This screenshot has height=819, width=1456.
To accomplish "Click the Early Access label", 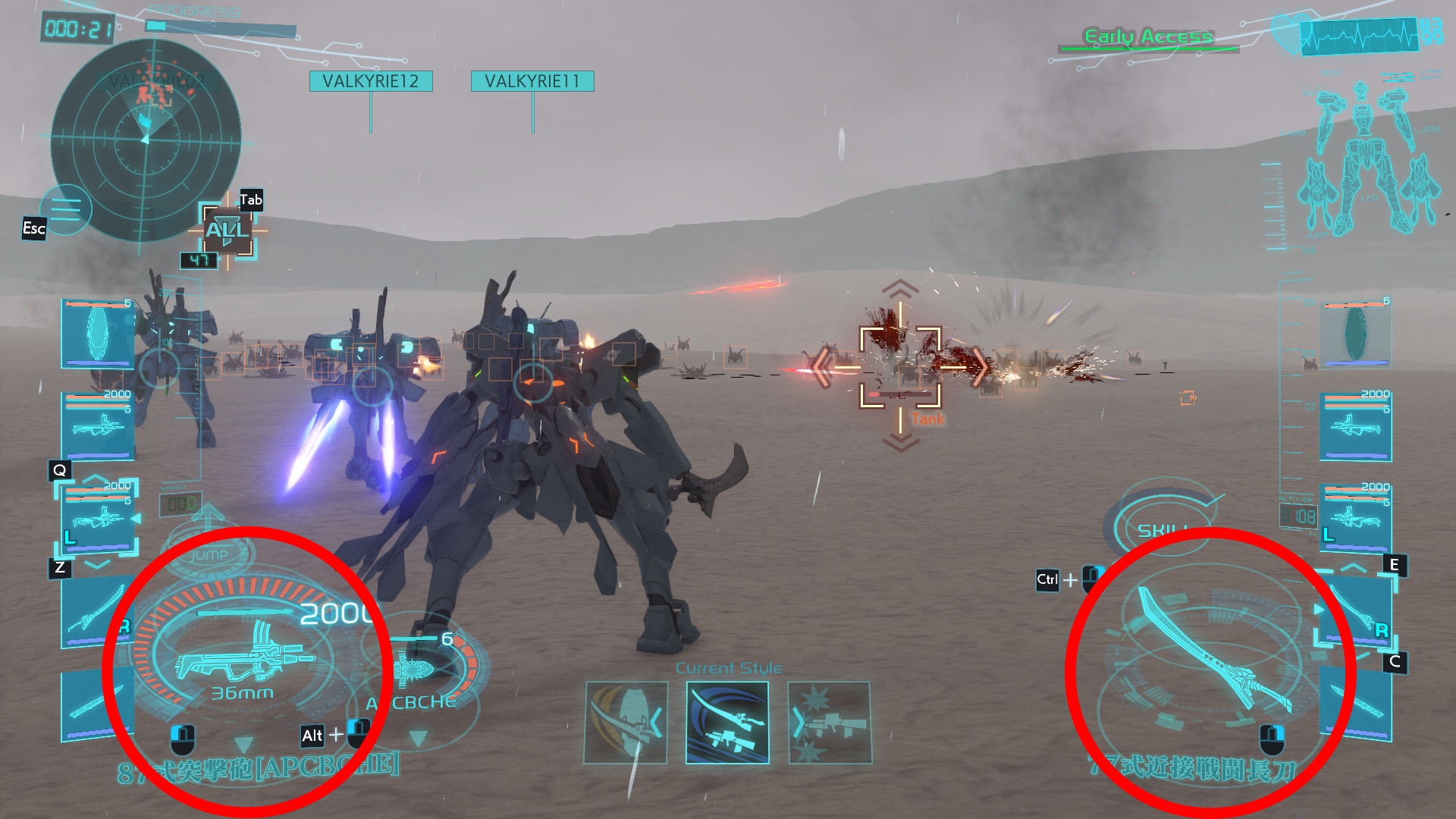I will 1148,36.
